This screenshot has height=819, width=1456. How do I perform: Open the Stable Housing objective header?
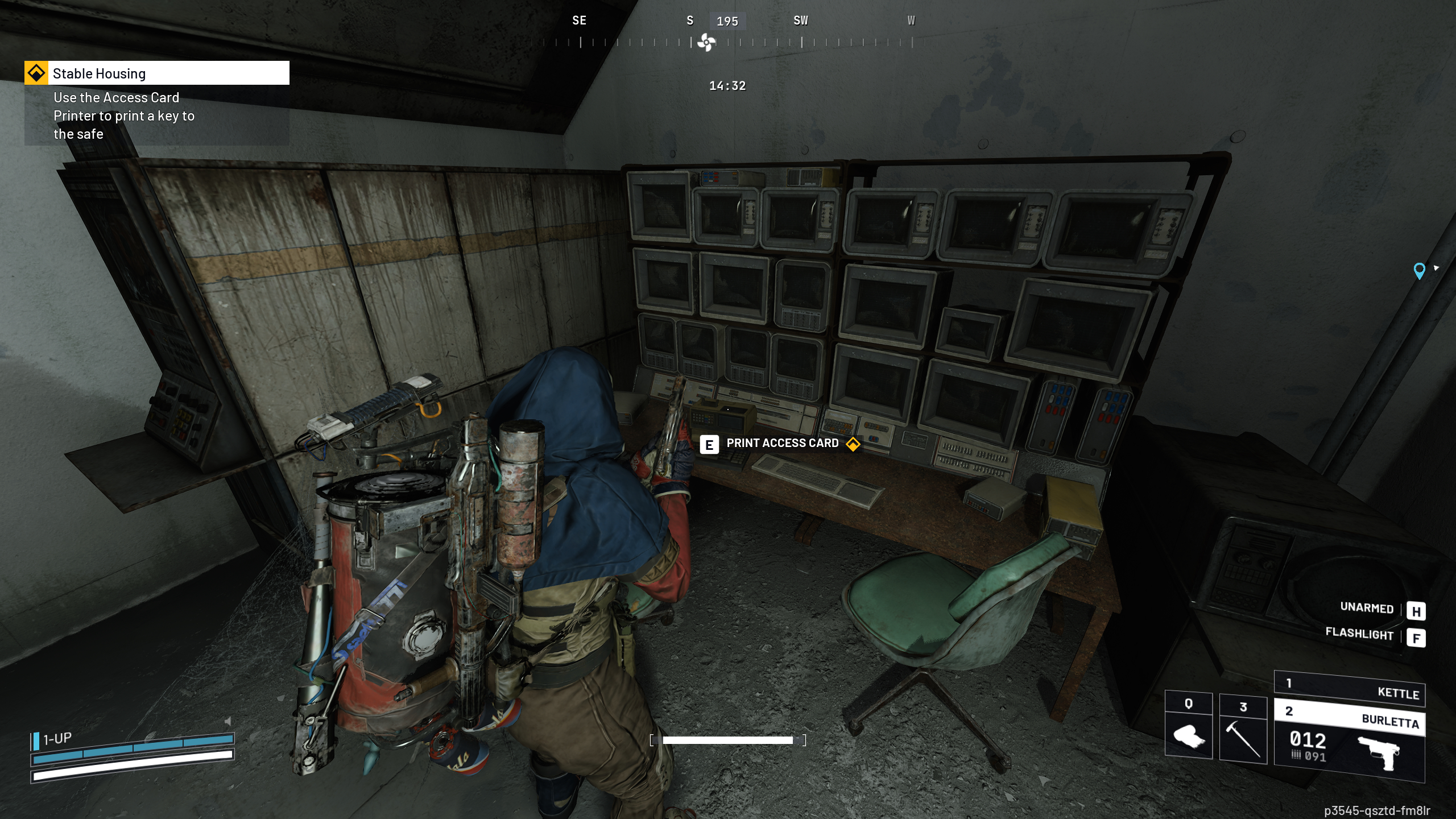tap(100, 73)
